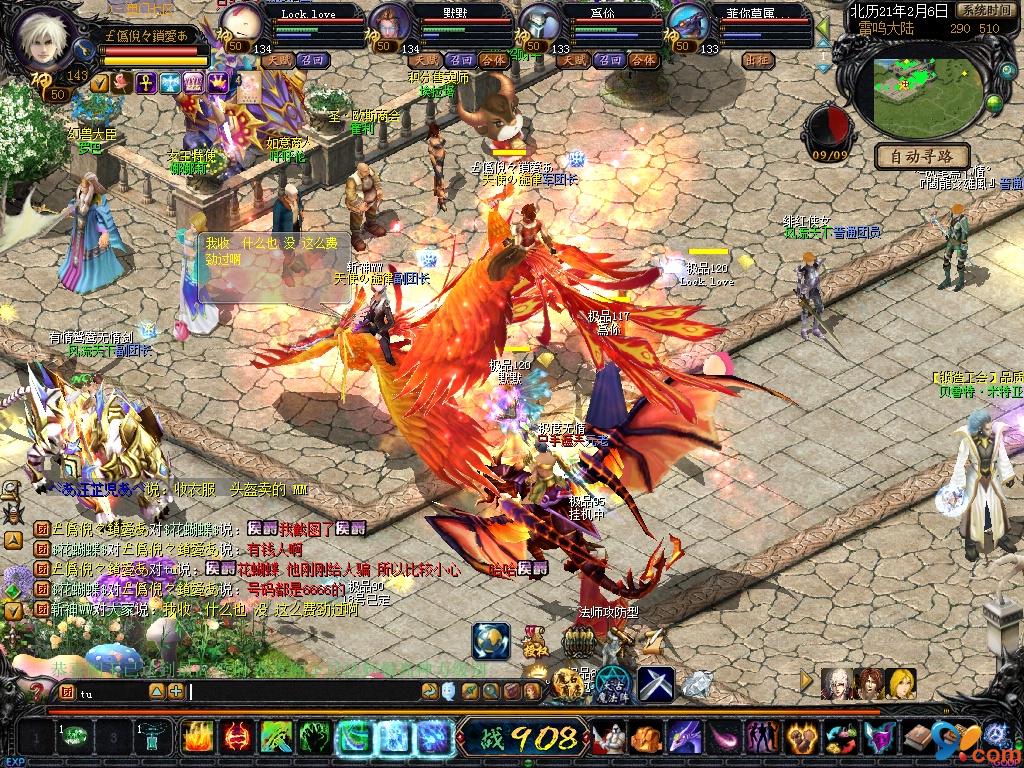Click the crossed swords icon
The image size is (1024, 768).
[x=655, y=683]
